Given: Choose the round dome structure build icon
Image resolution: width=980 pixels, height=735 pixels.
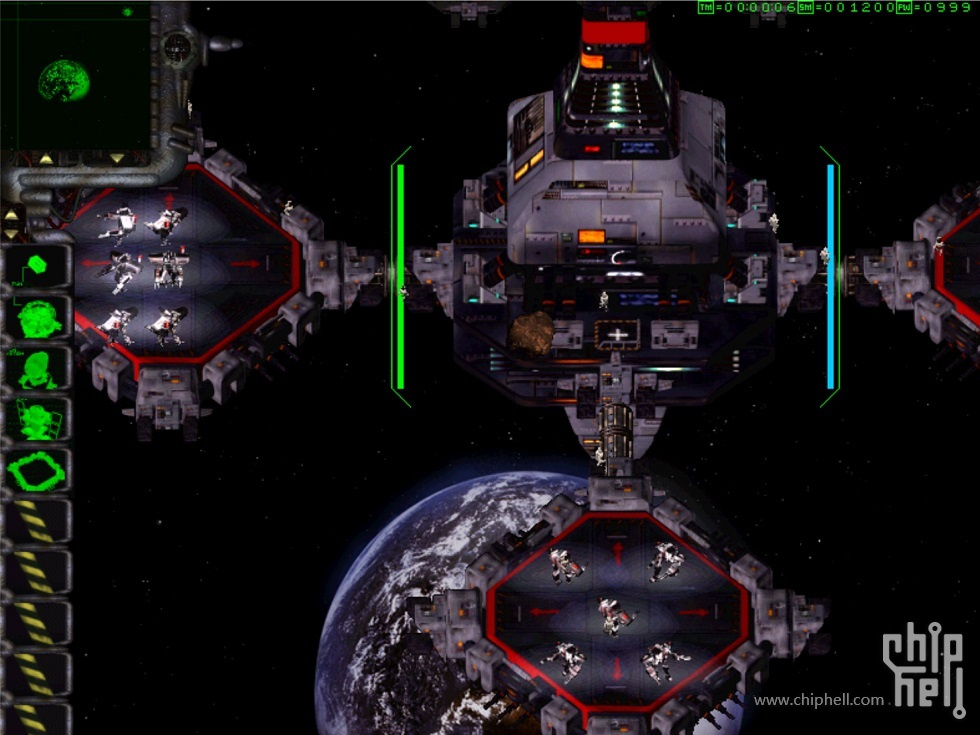Looking at the screenshot, I should pyautogui.click(x=38, y=317).
